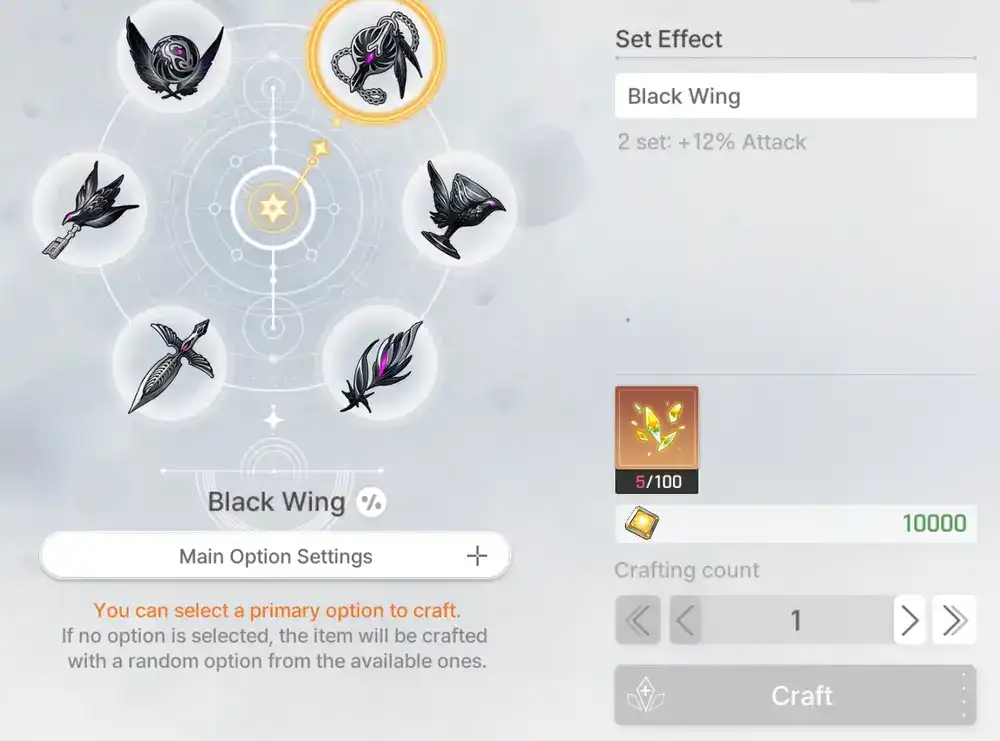Pick the raven goblet relic slot
The height and width of the screenshot is (741, 1000).
[460, 209]
